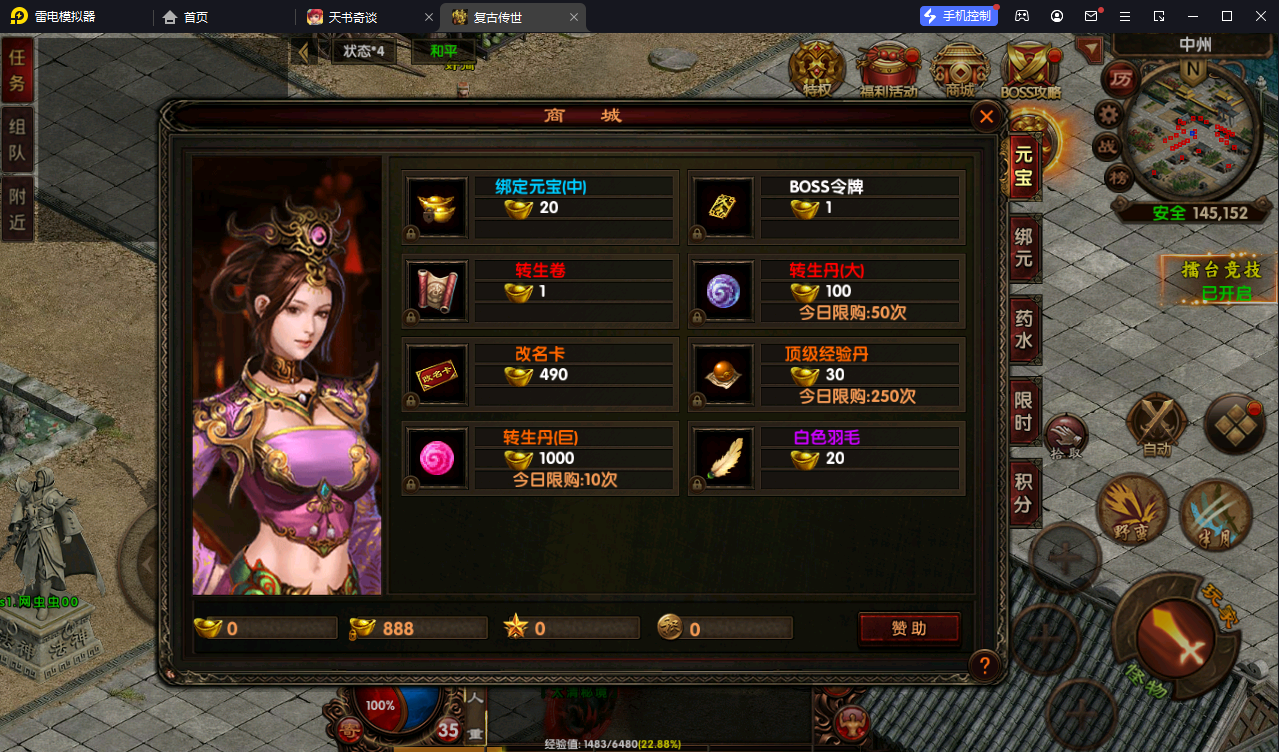The height and width of the screenshot is (752, 1279).
Task: Open the 任务 quest side tab
Action: 17,71
